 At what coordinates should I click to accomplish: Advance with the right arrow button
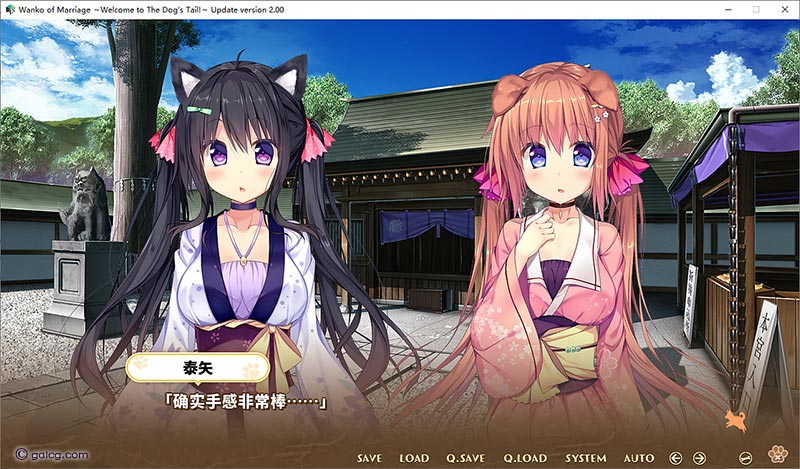tap(700, 458)
